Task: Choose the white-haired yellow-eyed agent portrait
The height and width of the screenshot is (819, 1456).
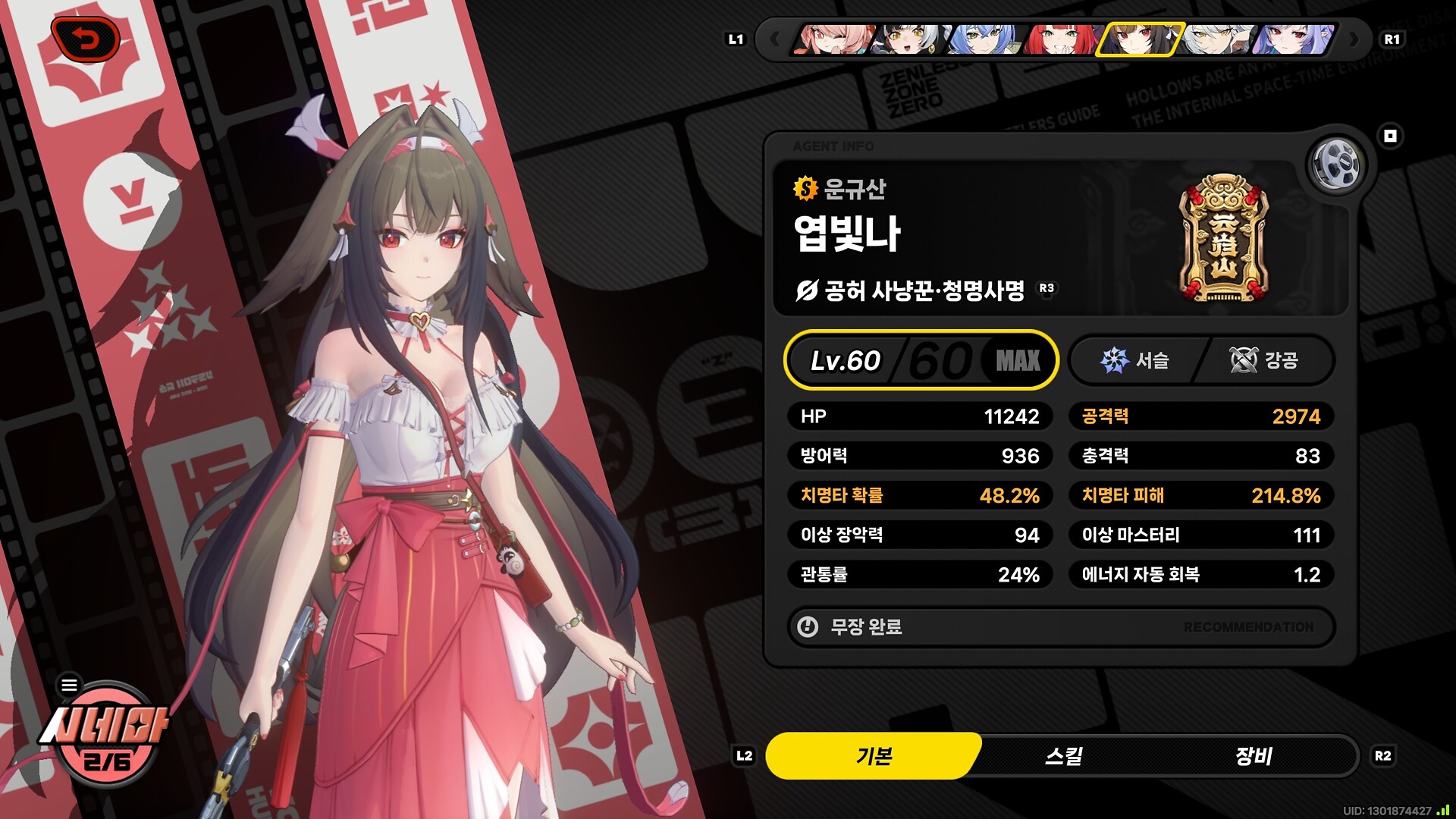Action: [1216, 39]
